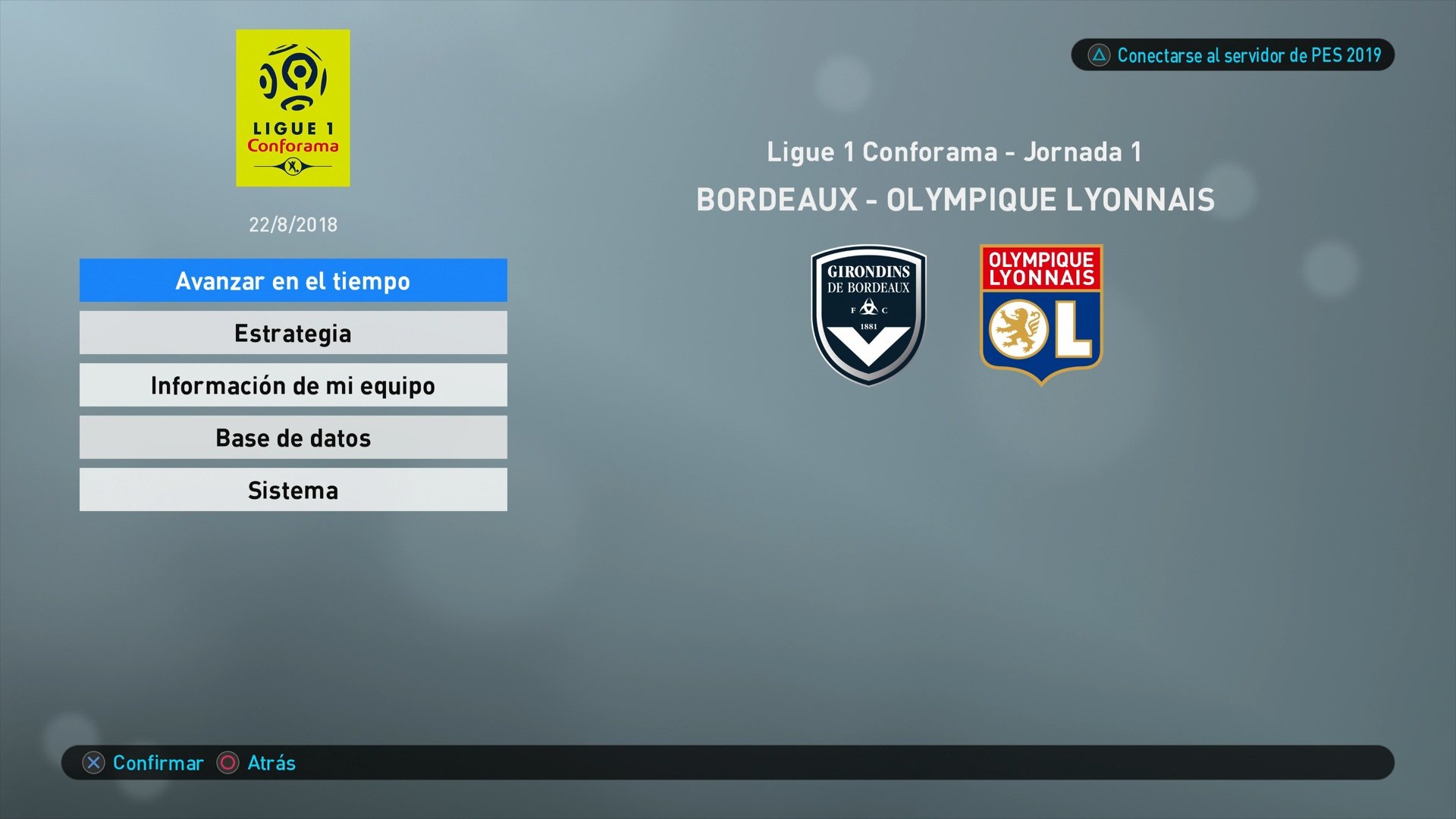Click the match title BORDEAUX - OLYMPIQUE LYONNAIS
Screen dimensions: 1456x819
pyautogui.click(x=954, y=201)
